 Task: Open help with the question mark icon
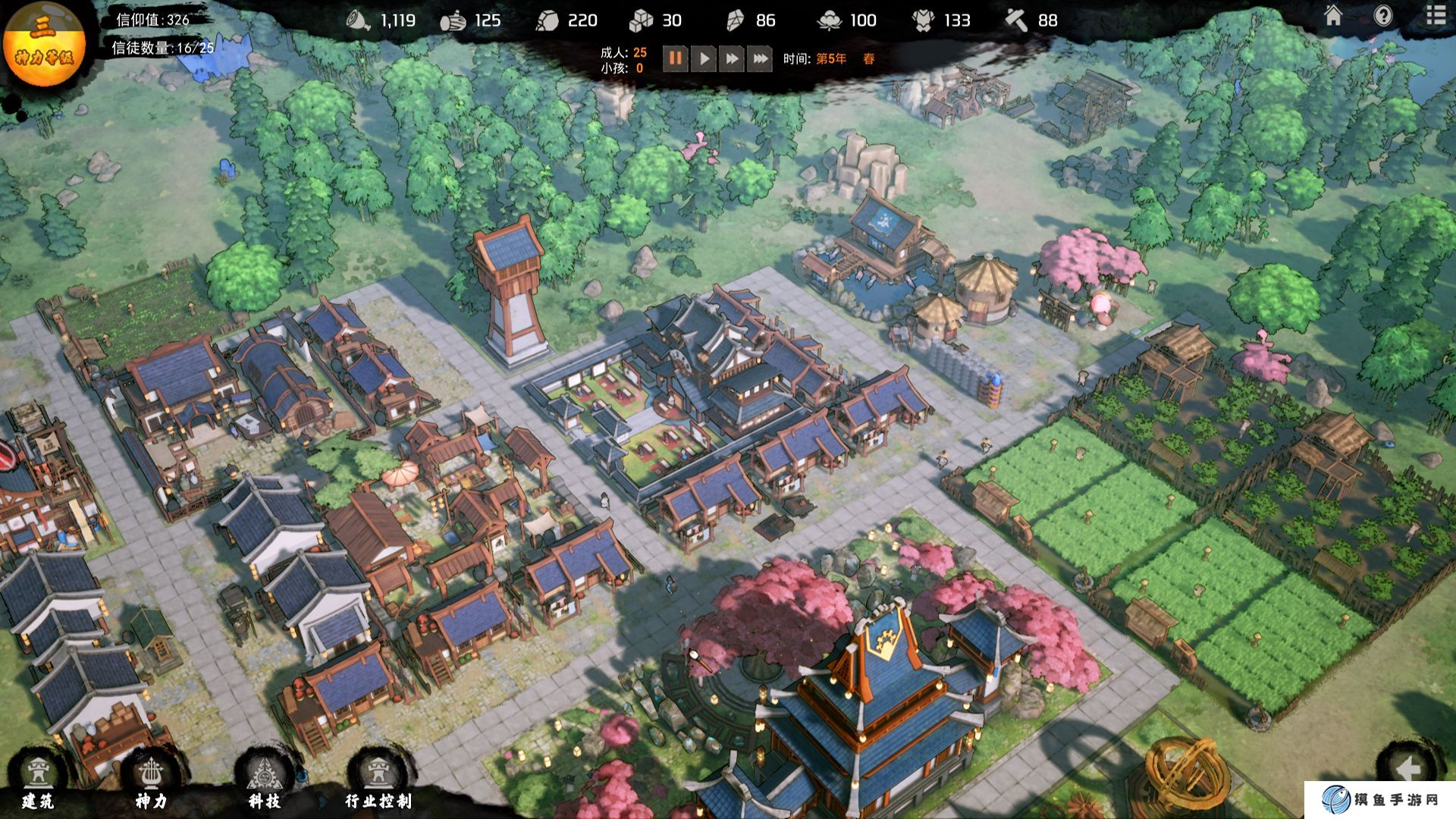coord(1383,16)
